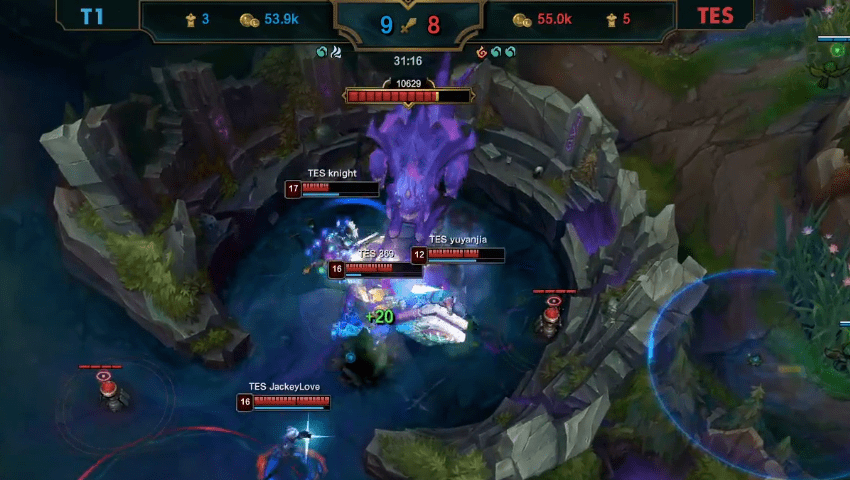
Task: Select the TES yuyanjia nameplate
Action: tap(457, 240)
